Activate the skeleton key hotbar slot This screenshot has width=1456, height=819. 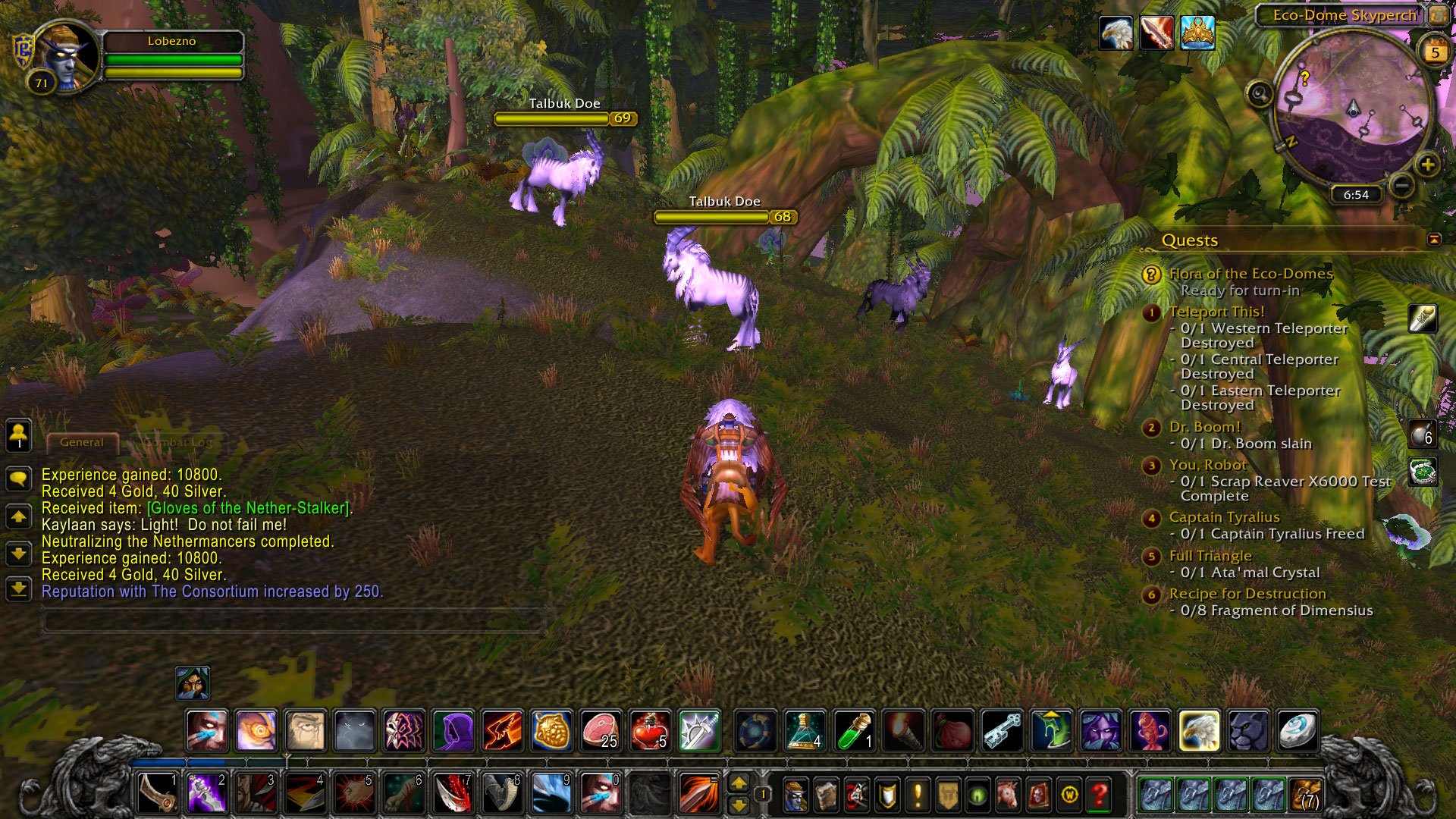(1002, 731)
